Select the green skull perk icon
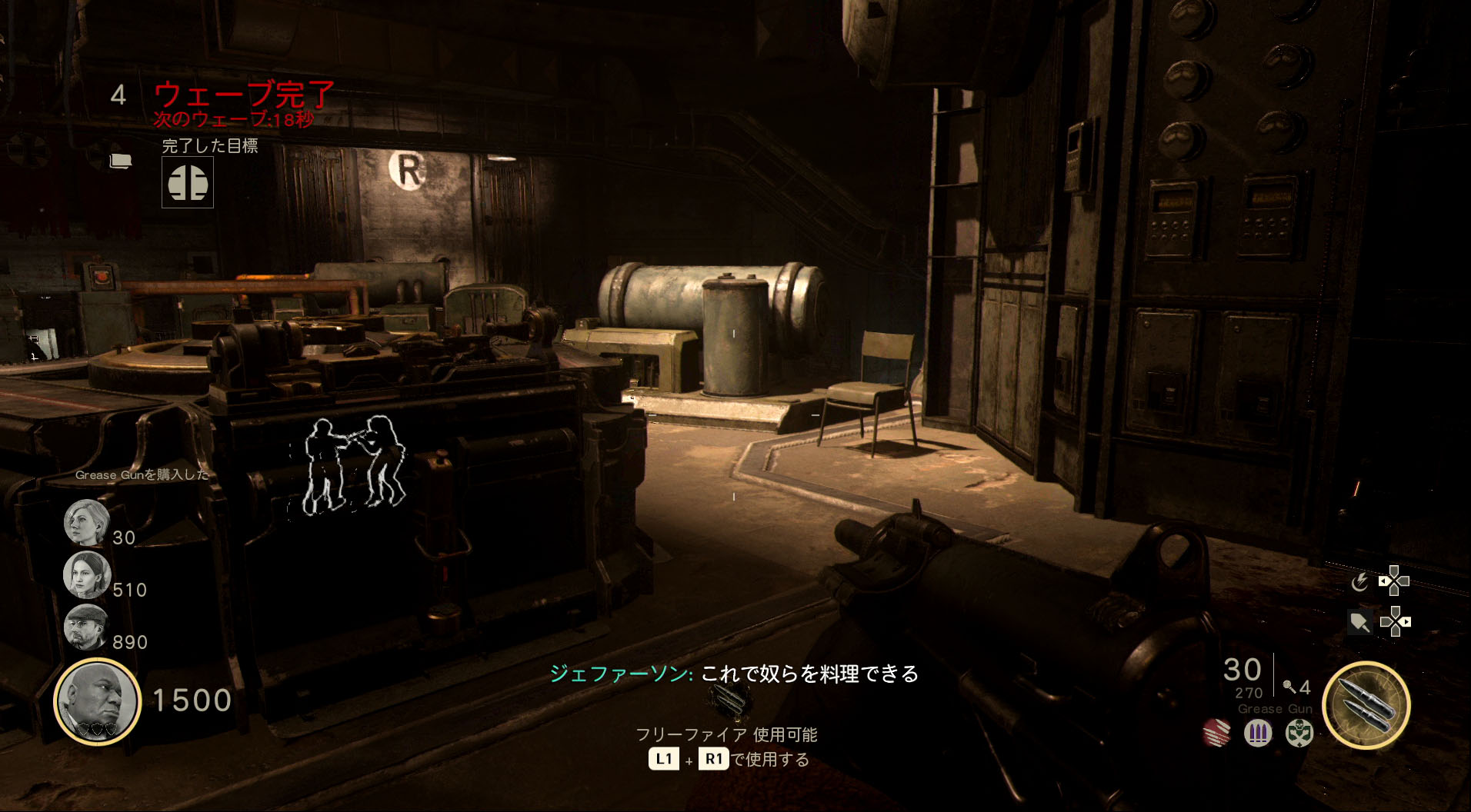 point(1299,733)
